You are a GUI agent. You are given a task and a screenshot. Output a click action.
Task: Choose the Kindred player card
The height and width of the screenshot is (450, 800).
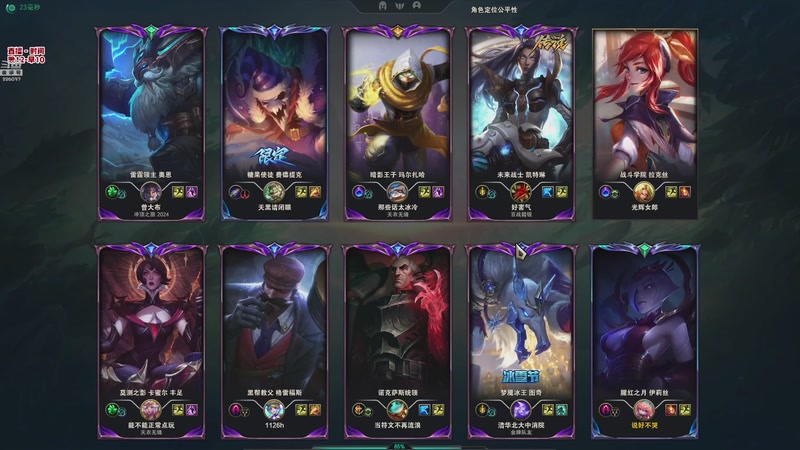pos(518,330)
